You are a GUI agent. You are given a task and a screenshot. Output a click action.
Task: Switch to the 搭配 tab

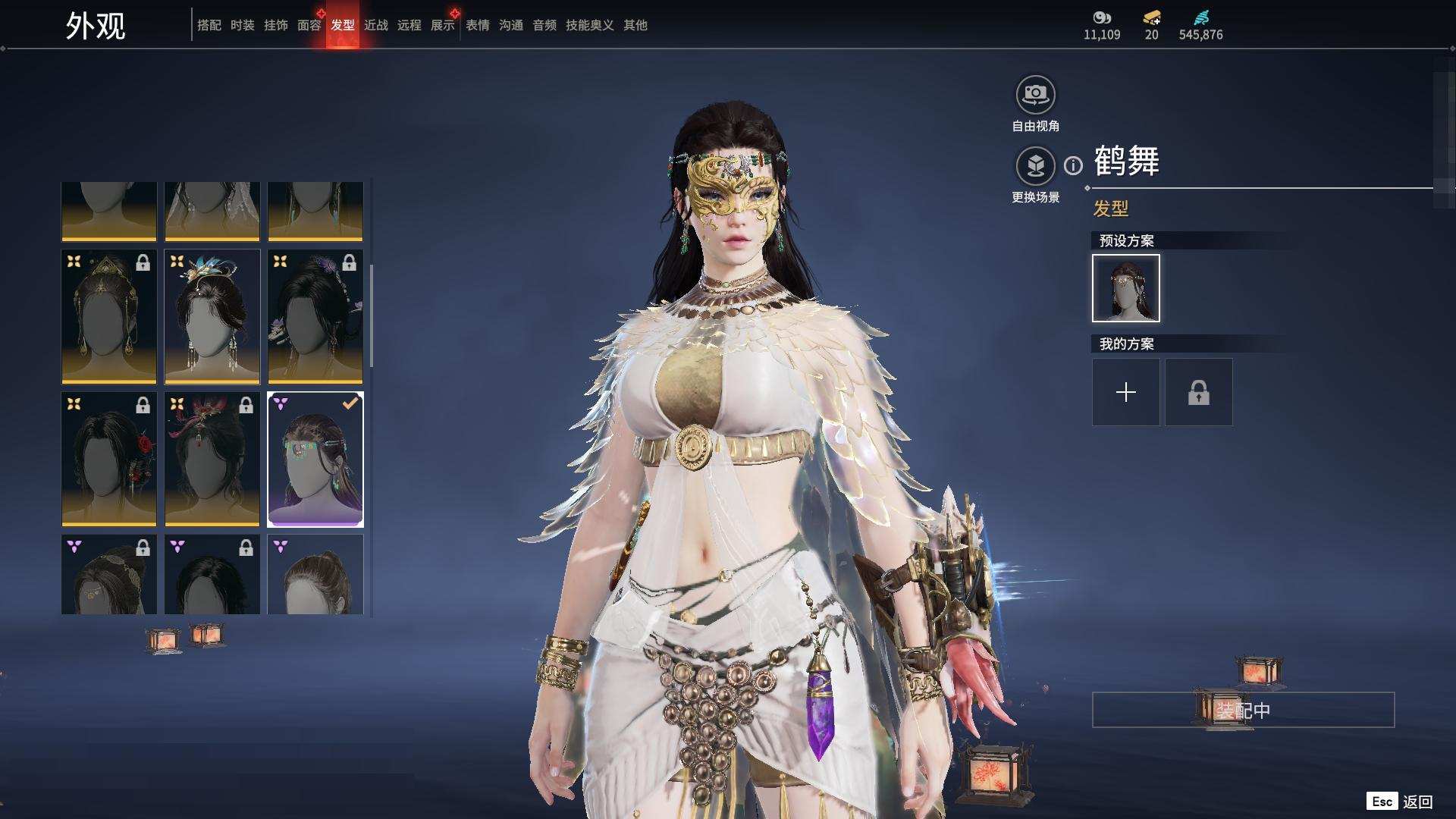(x=209, y=25)
